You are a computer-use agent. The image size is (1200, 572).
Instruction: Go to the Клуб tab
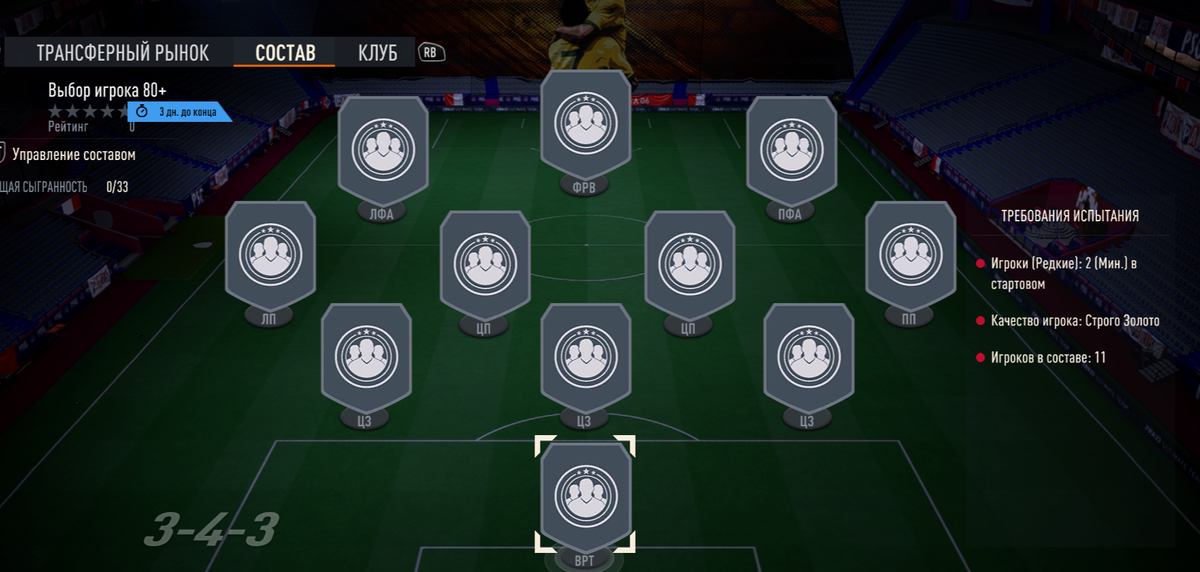tap(378, 53)
